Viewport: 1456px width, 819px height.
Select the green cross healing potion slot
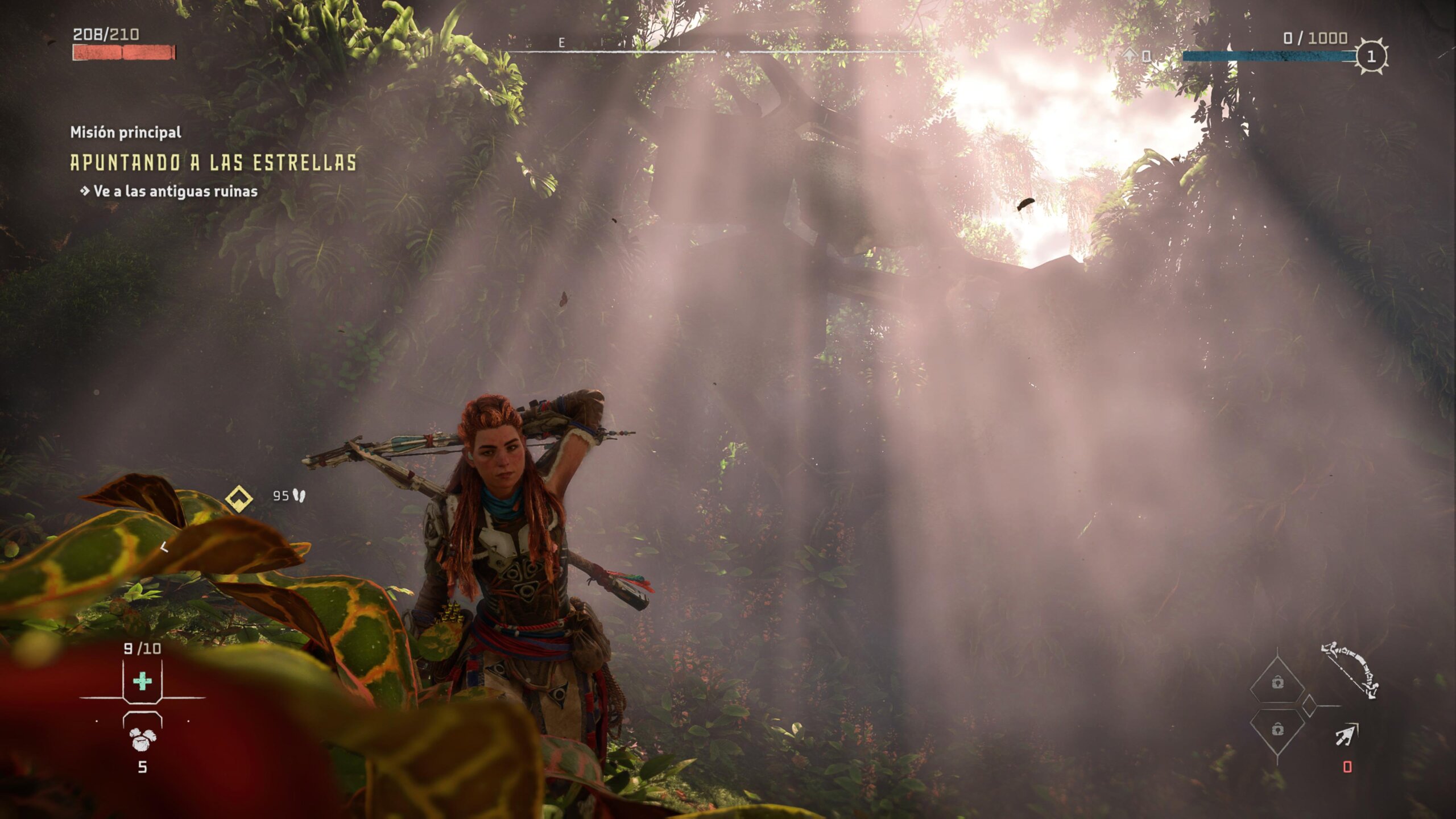[142, 681]
